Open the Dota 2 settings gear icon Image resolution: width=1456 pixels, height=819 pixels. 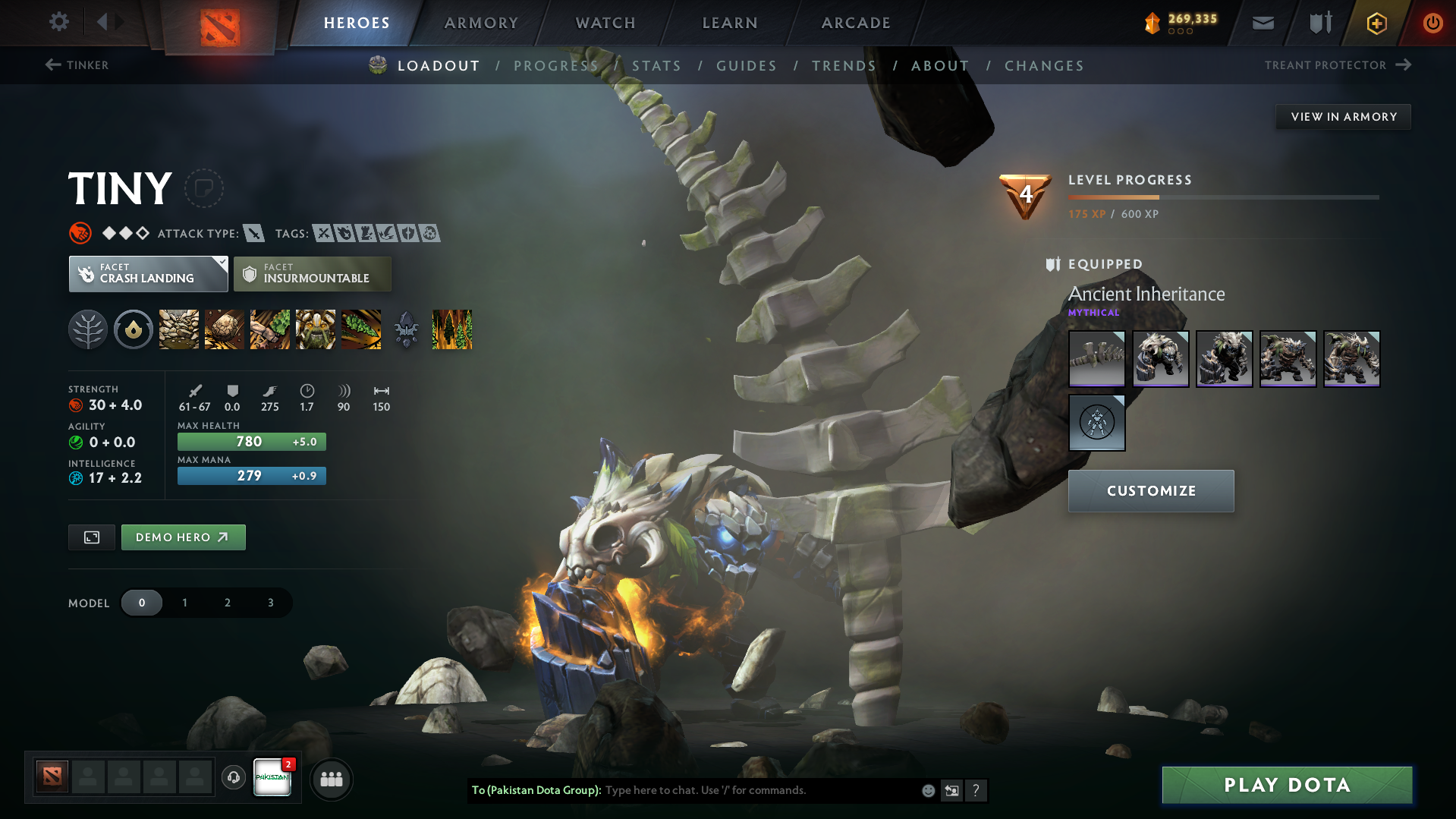tap(58, 22)
